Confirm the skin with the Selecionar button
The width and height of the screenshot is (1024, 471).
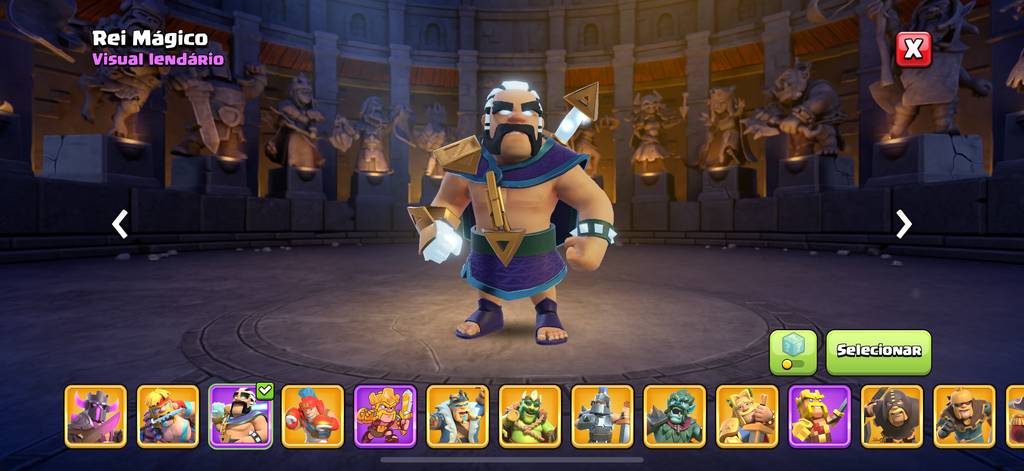[878, 352]
